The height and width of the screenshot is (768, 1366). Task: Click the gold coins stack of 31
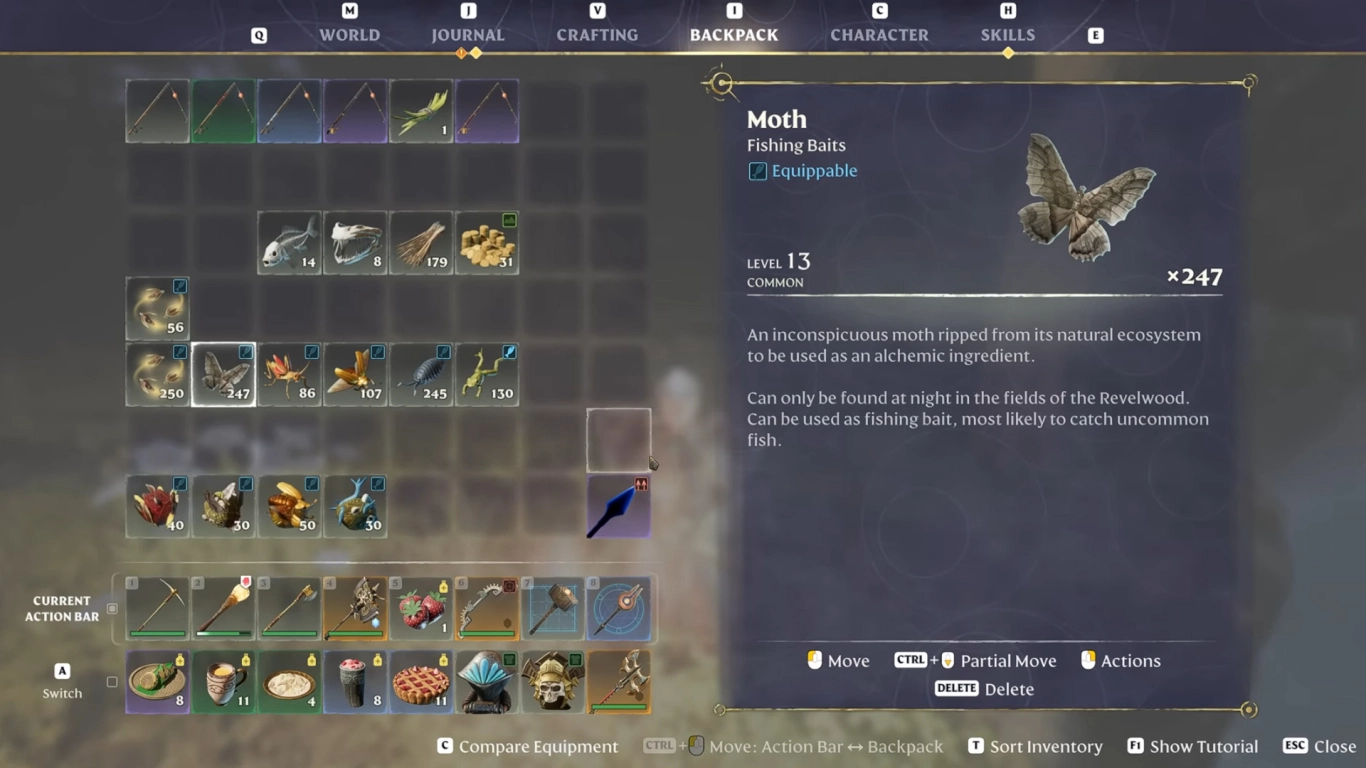tap(487, 241)
